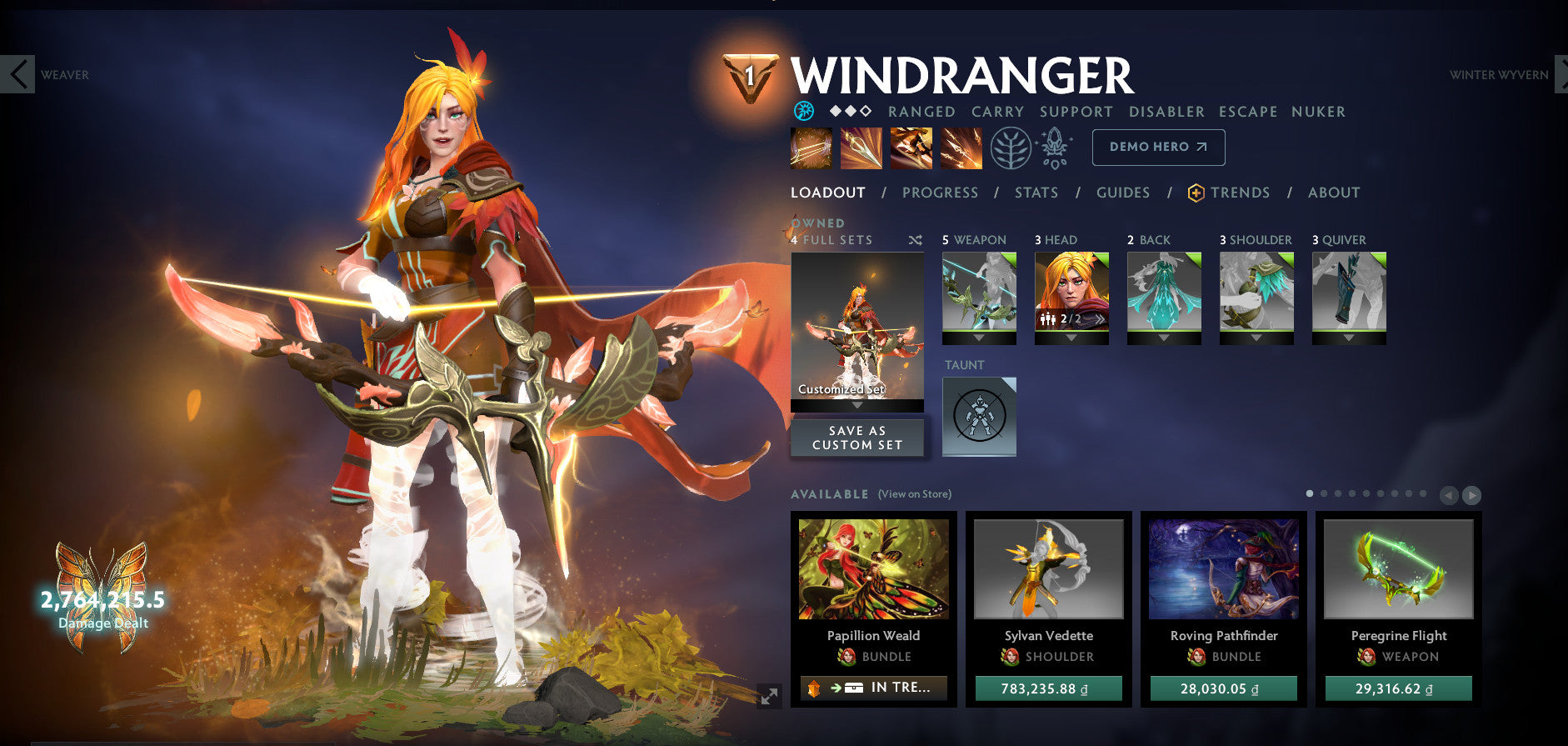Viewport: 1568px width, 746px height.
Task: Click the universal attribute icon beside complexity dots
Action: (x=804, y=111)
